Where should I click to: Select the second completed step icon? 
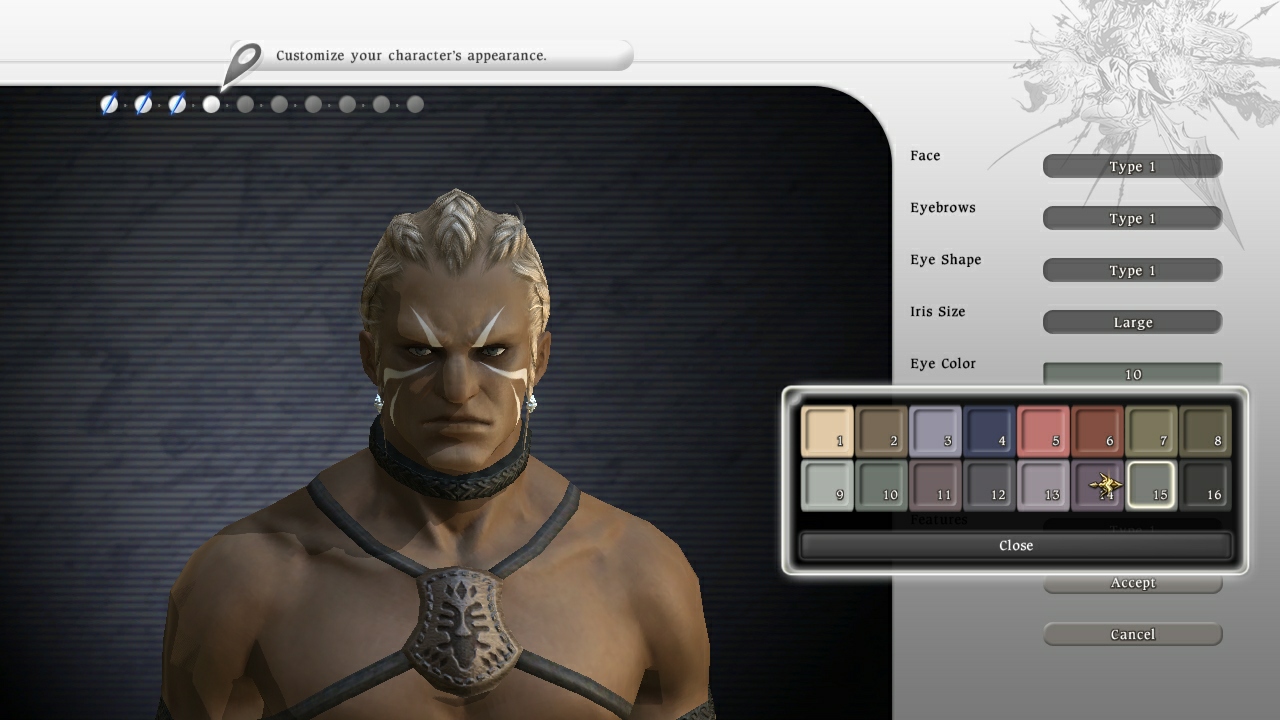(143, 103)
